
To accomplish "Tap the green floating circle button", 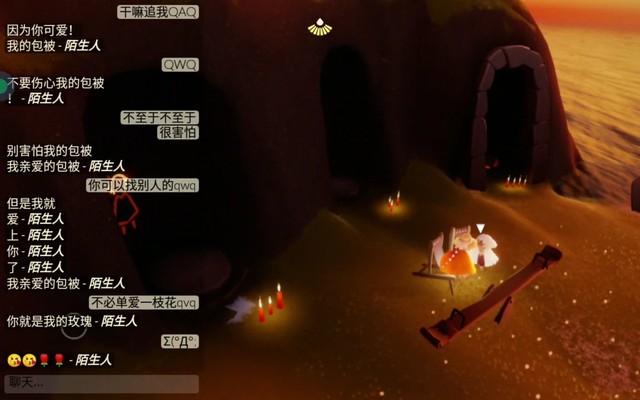I will [3, 85].
